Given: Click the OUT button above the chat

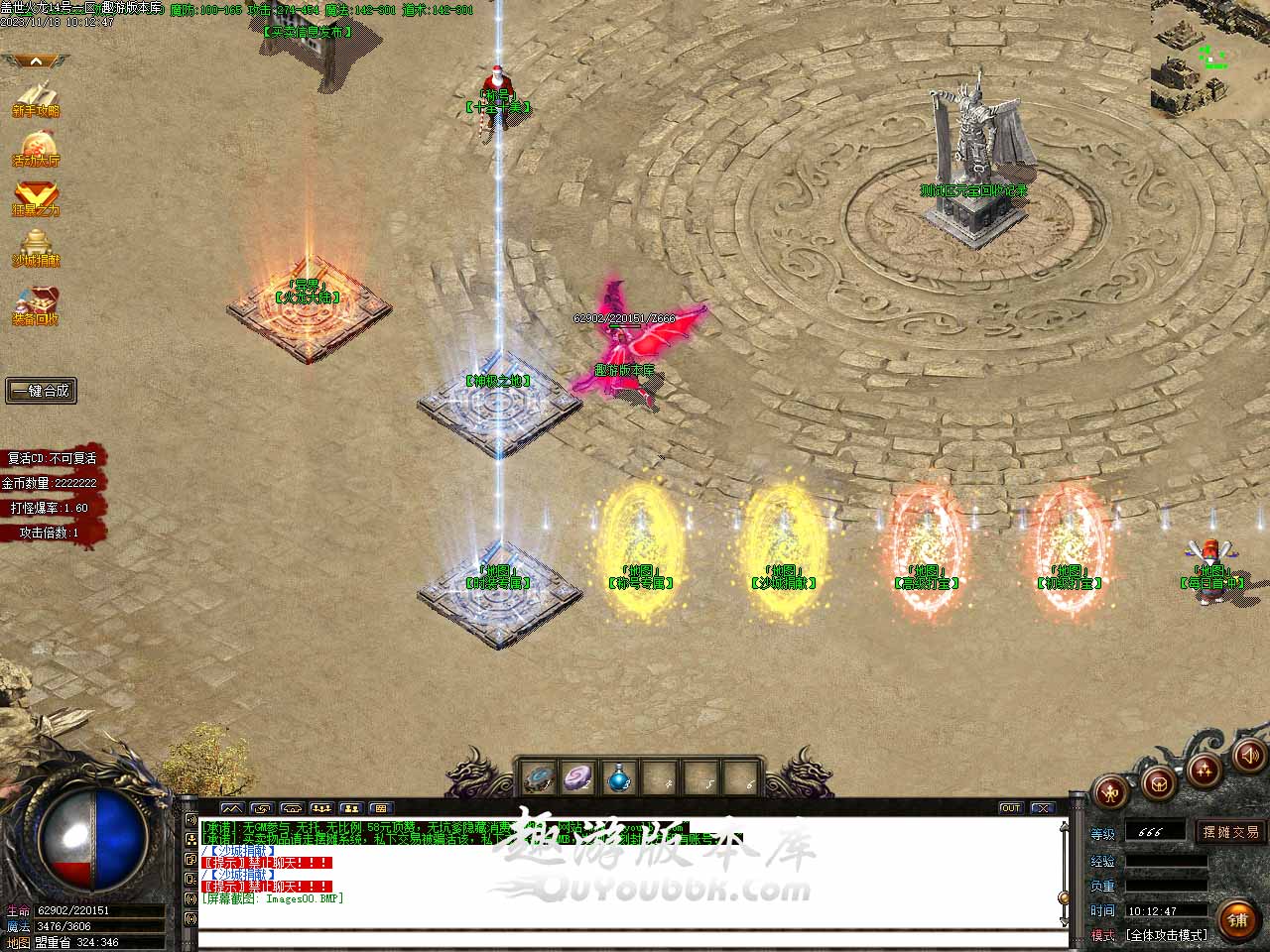Looking at the screenshot, I should click(x=1010, y=808).
